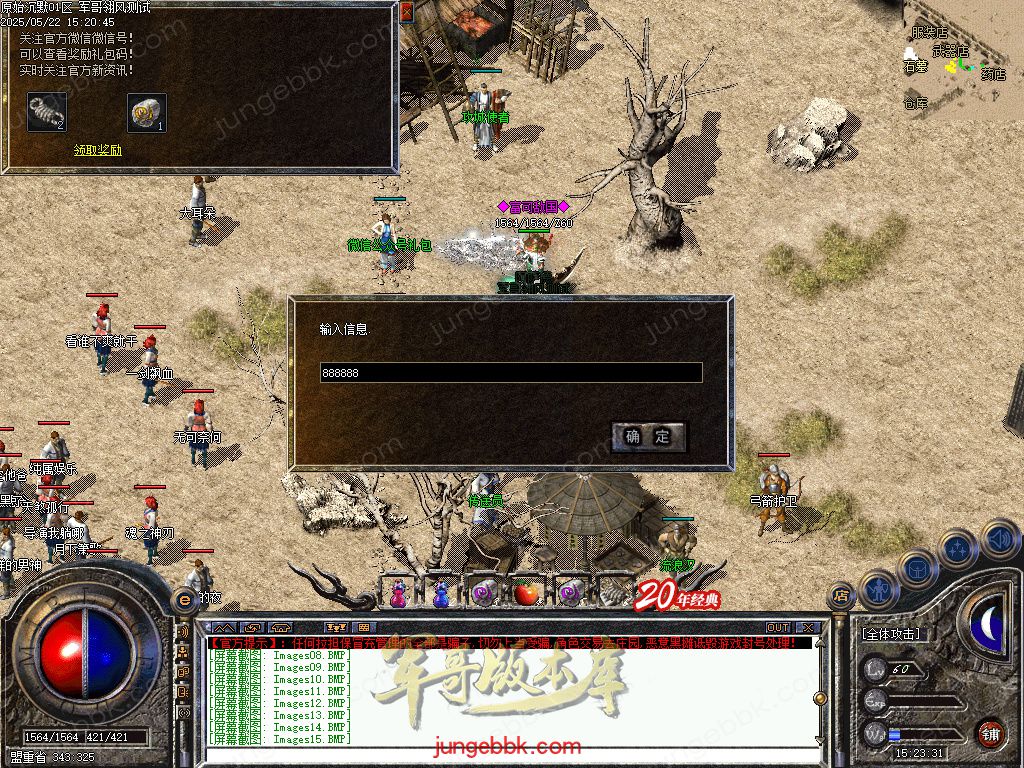Viewport: 1024px width, 768px height.
Task: Open the bag inventory round icon
Action: pyautogui.click(x=917, y=568)
